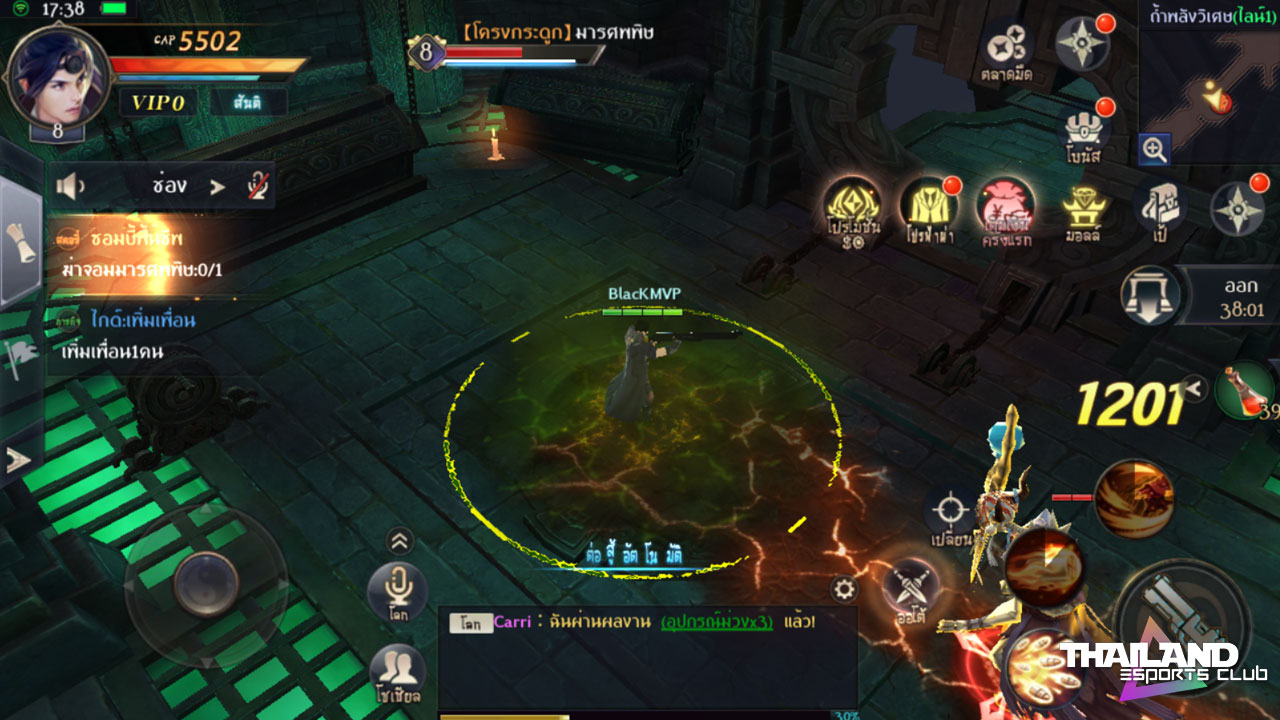
Task: Switch to the flag side tab
Action: tap(21, 350)
